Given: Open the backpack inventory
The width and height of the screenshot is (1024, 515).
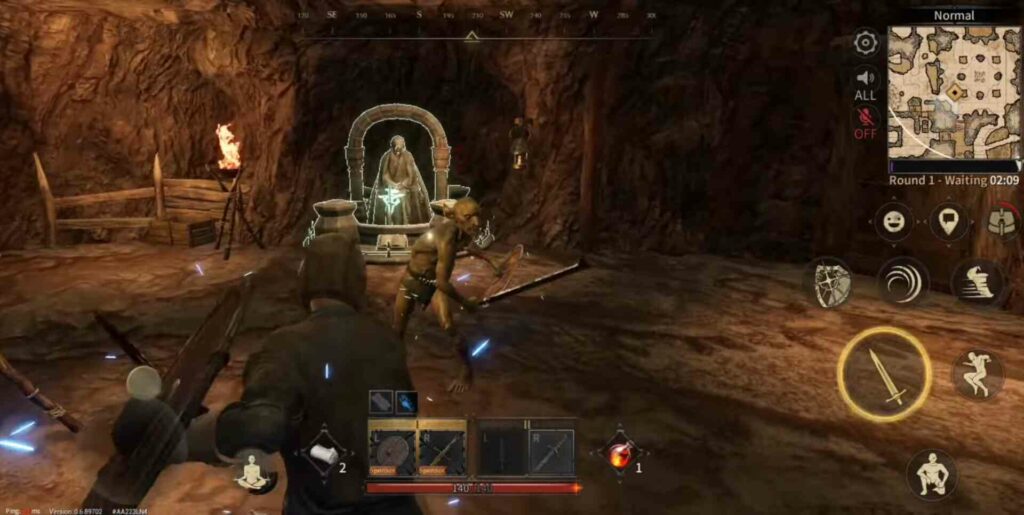Looking at the screenshot, I should click(1002, 222).
